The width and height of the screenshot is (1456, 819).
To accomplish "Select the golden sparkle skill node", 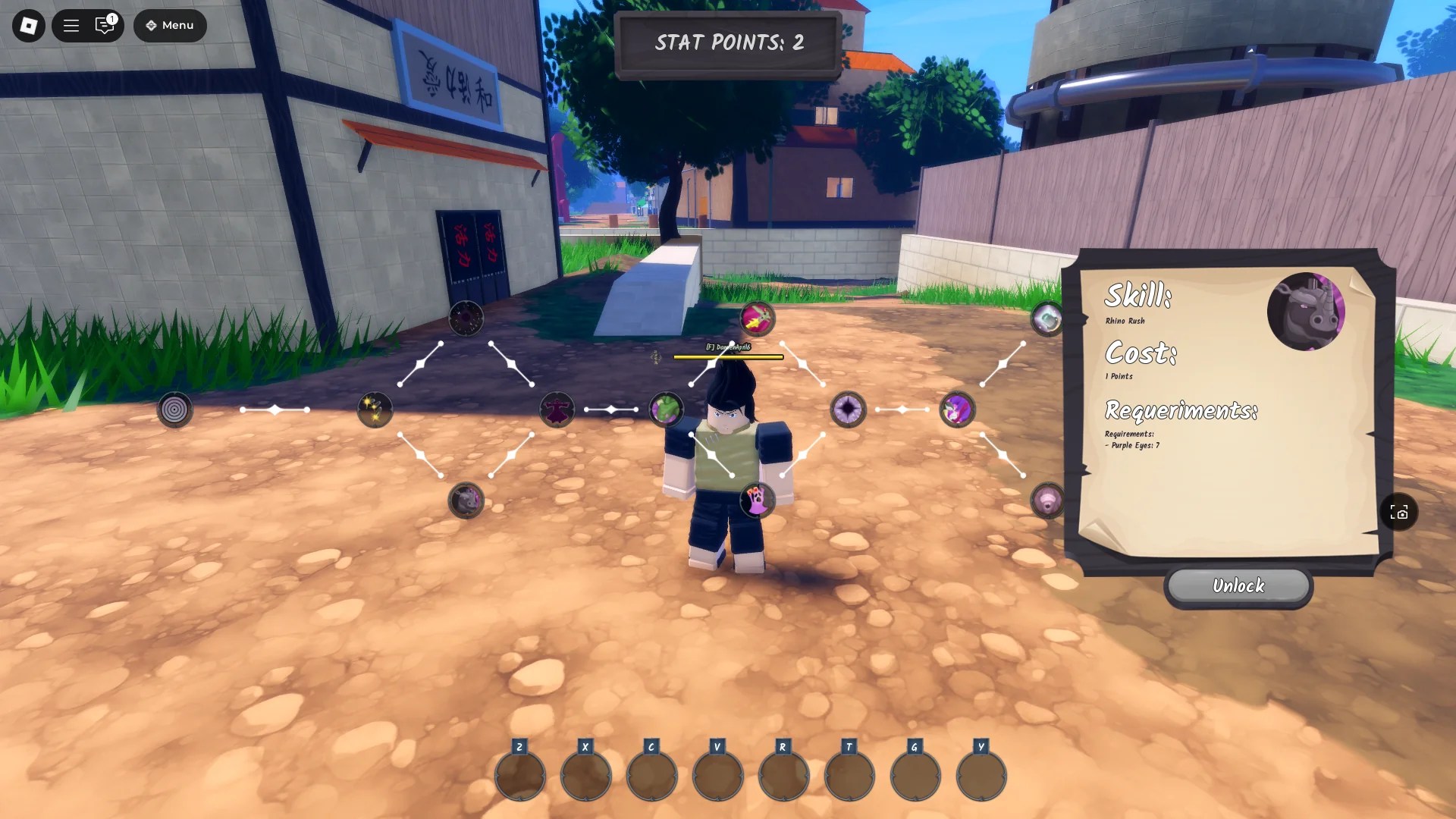I will [x=375, y=409].
